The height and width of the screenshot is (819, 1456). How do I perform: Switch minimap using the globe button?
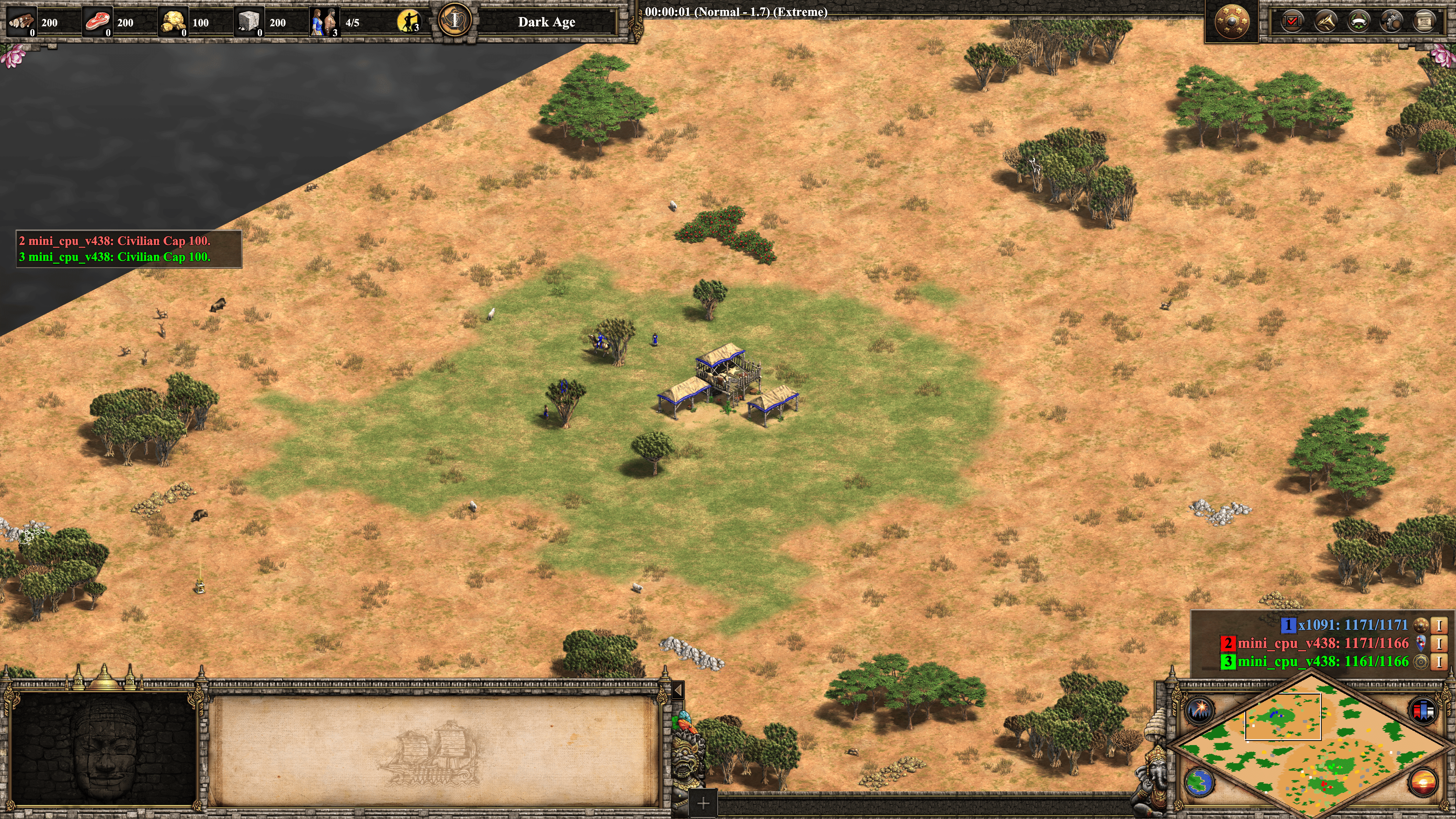click(x=1199, y=782)
